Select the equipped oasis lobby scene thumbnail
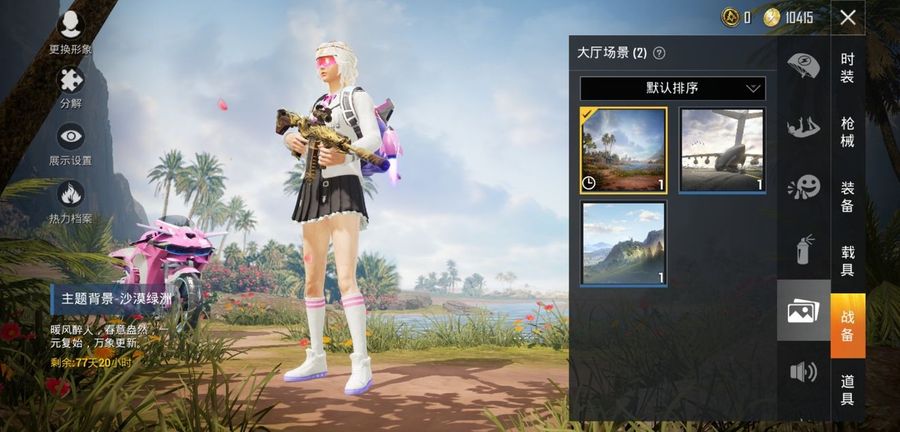Viewport: 900px width, 432px height. (623, 150)
